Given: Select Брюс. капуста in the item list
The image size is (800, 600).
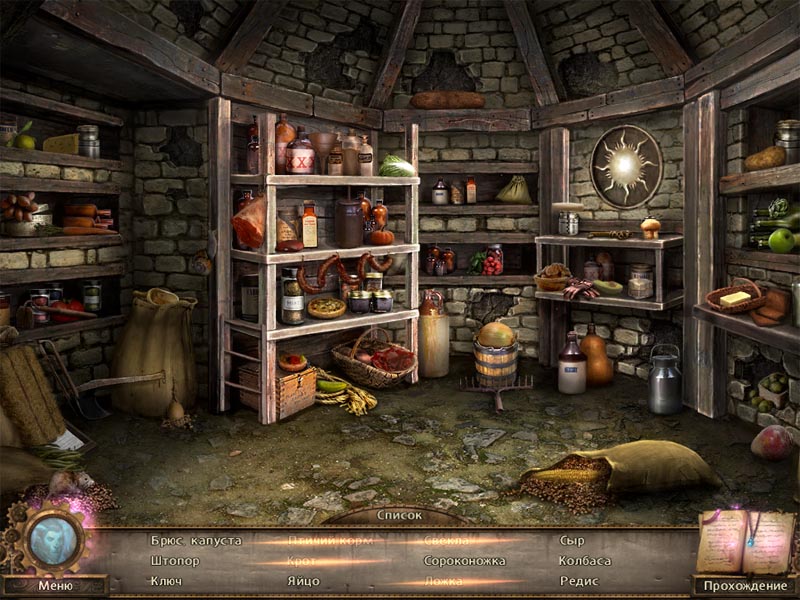Looking at the screenshot, I should 196,540.
